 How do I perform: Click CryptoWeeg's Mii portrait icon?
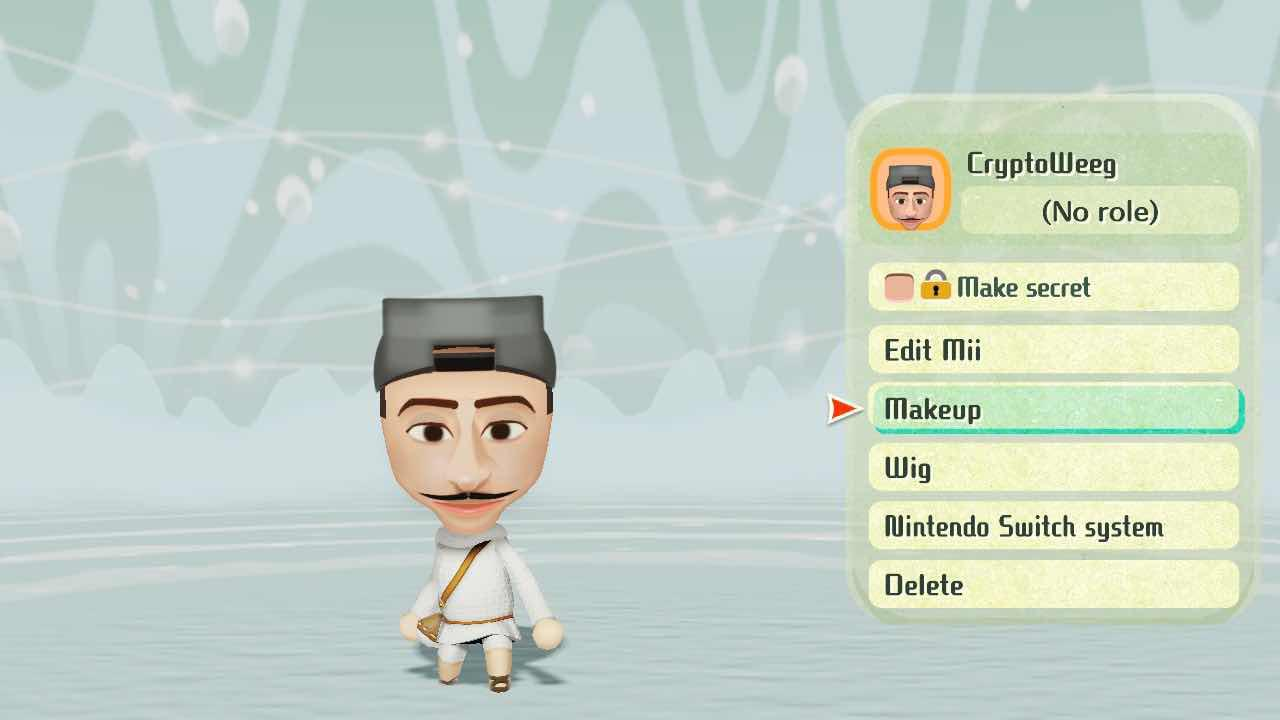[x=910, y=190]
